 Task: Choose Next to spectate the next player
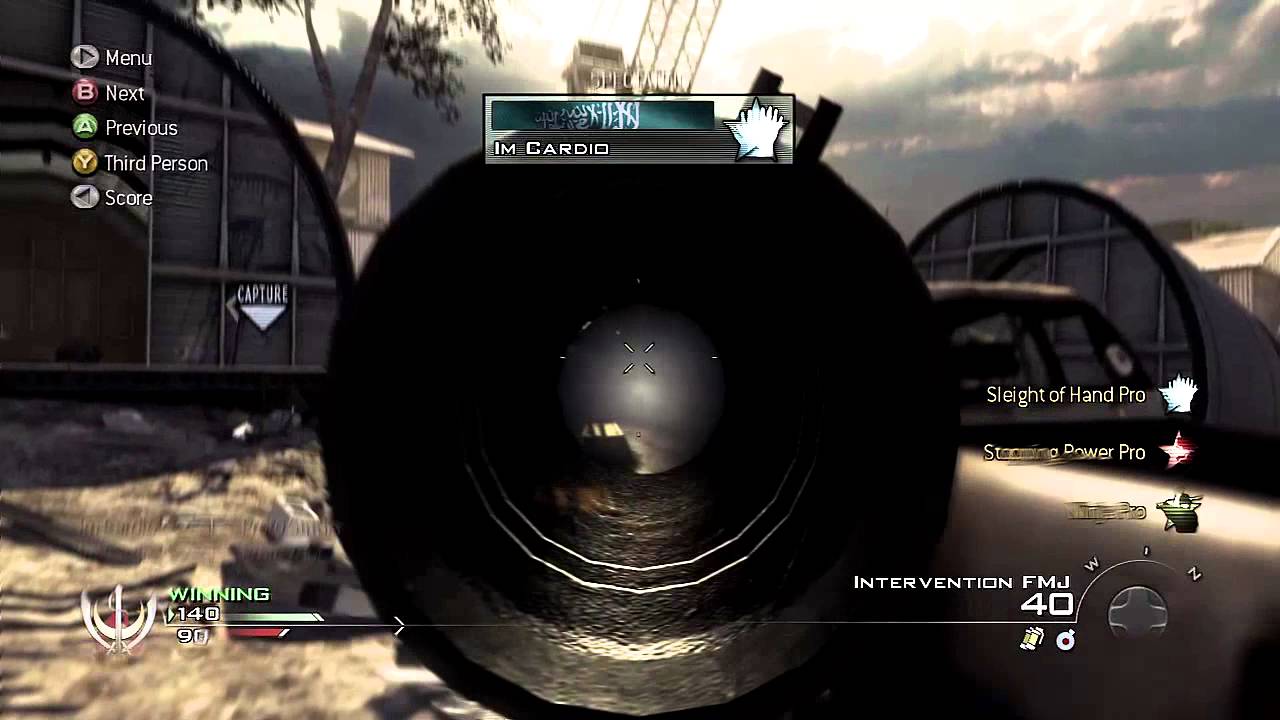click(109, 93)
